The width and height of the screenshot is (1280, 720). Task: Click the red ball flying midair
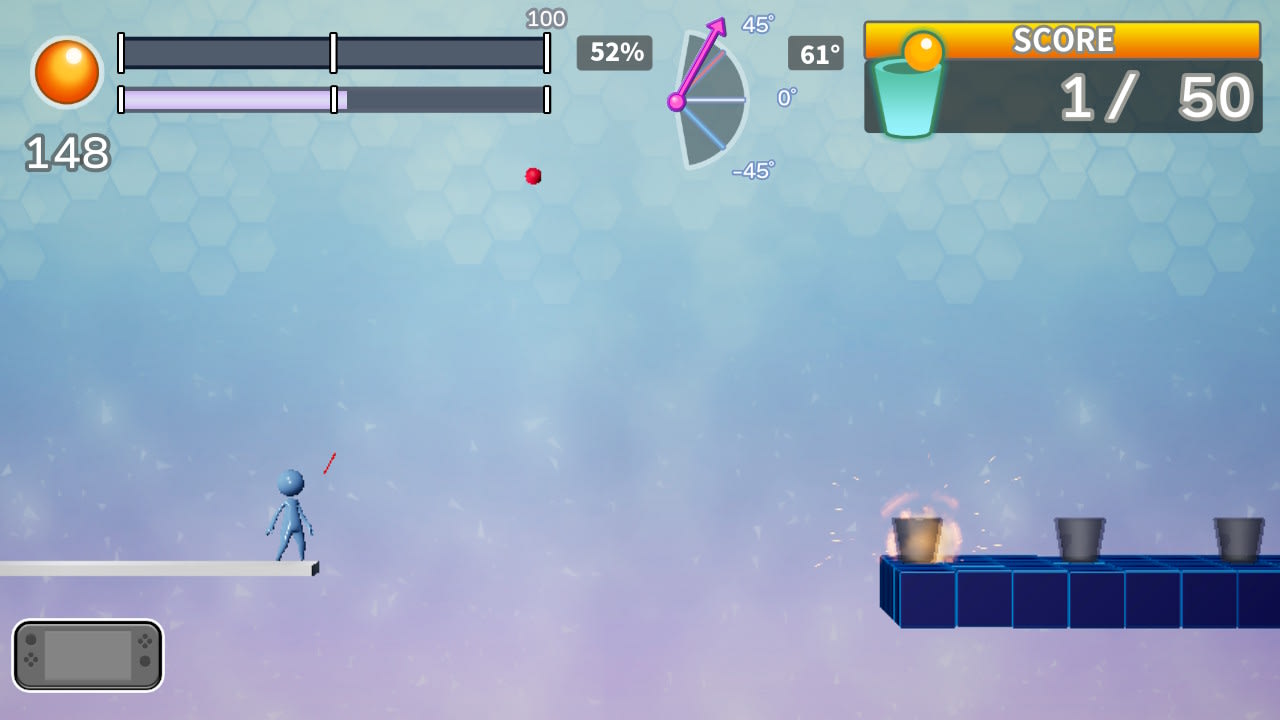533,176
